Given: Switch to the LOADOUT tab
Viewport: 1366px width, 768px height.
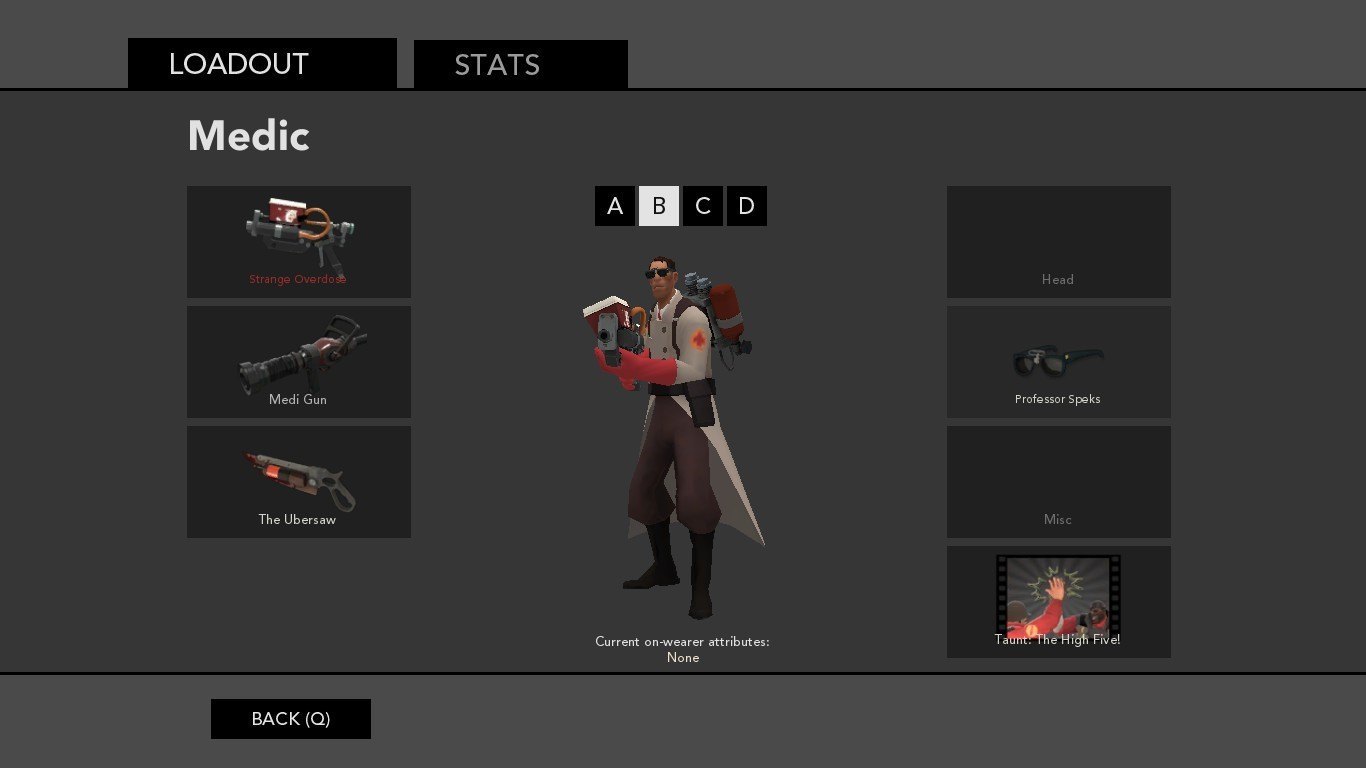Looking at the screenshot, I should coord(262,64).
